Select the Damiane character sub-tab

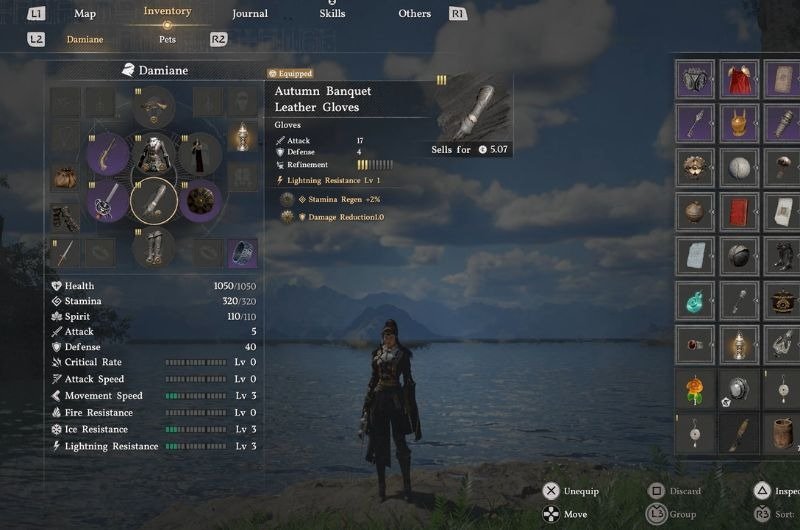click(84, 40)
